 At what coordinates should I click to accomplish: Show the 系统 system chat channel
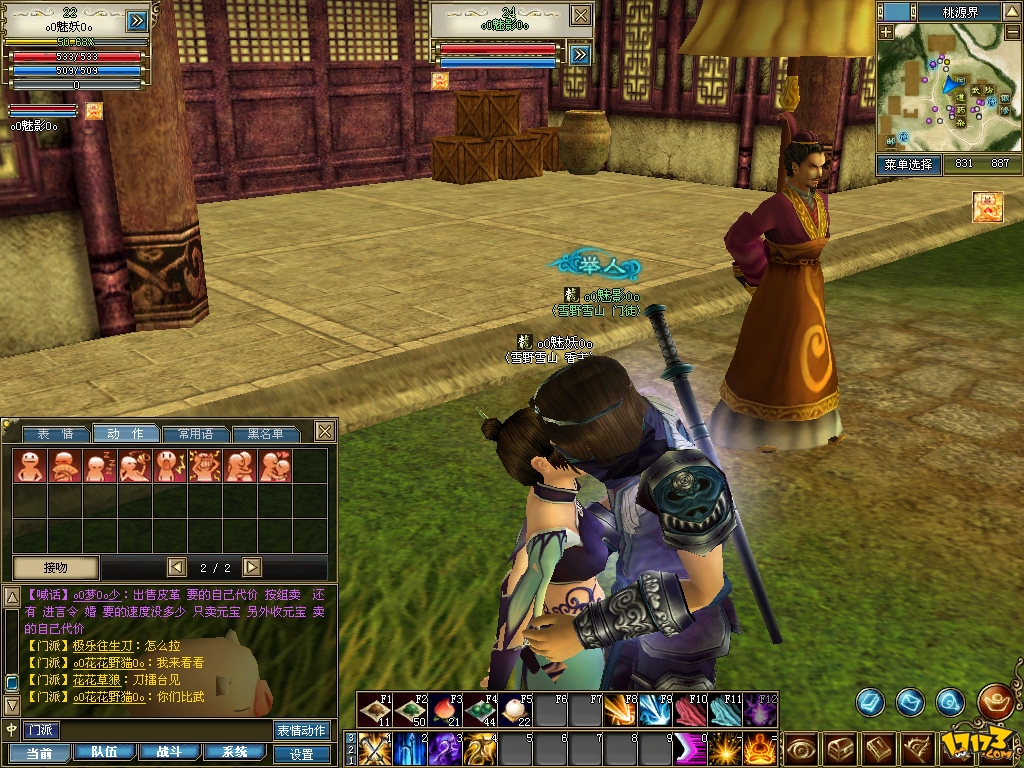point(235,752)
